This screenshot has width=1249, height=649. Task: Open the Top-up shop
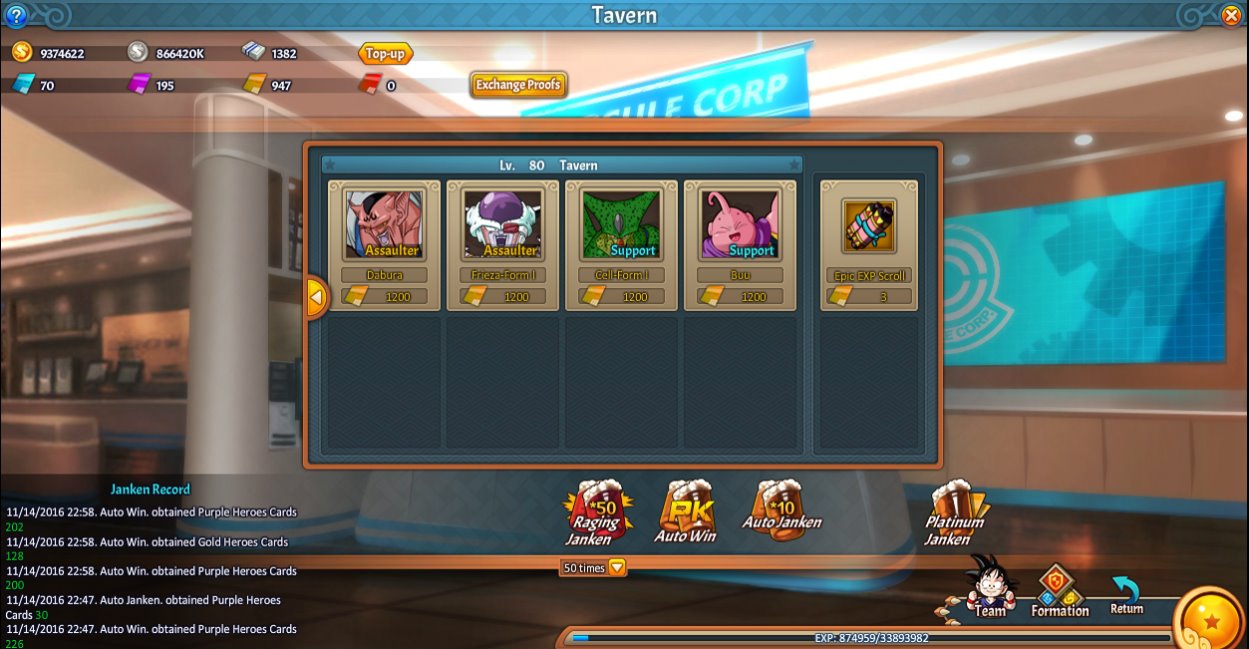(x=385, y=54)
